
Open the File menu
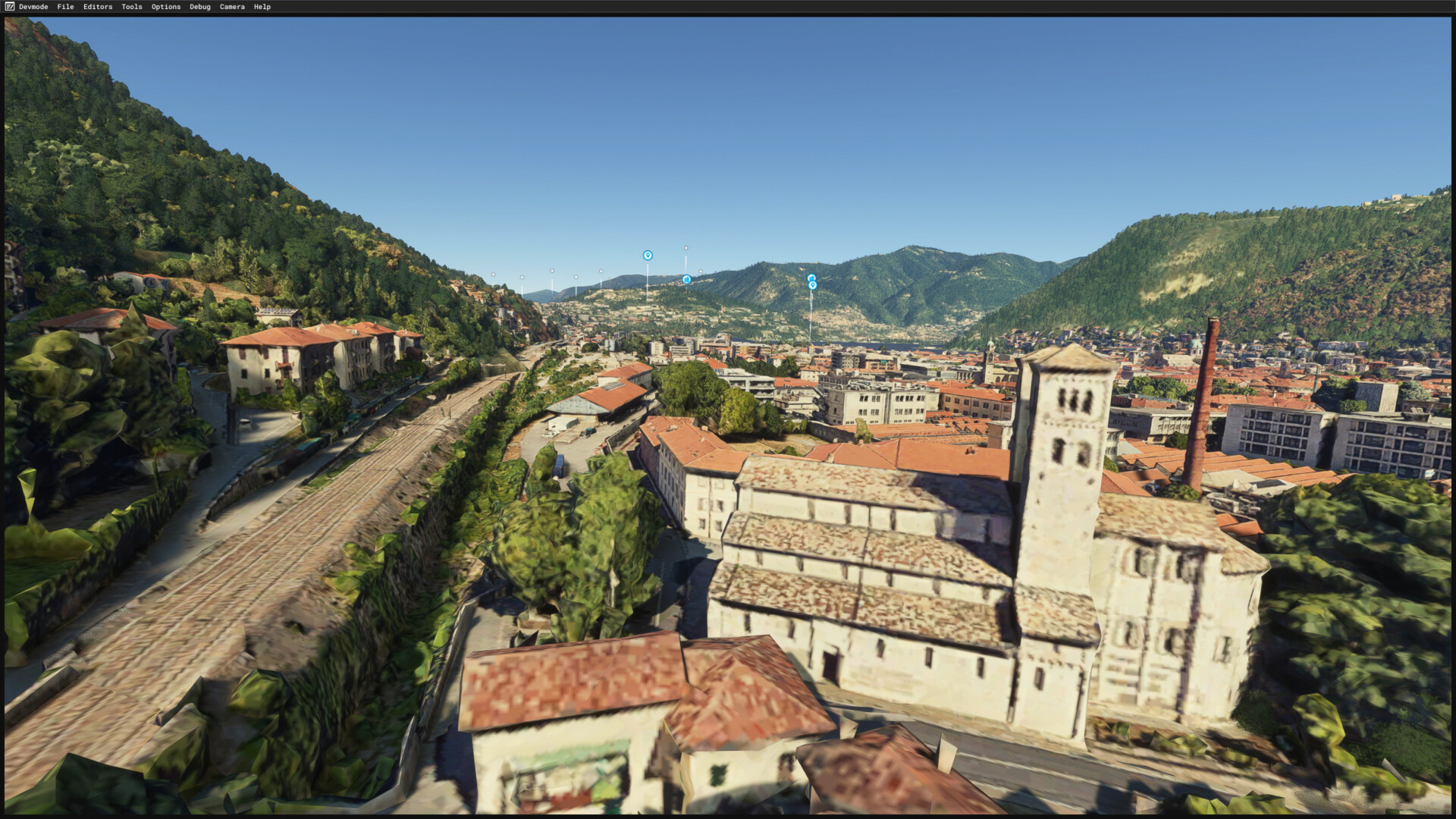65,7
